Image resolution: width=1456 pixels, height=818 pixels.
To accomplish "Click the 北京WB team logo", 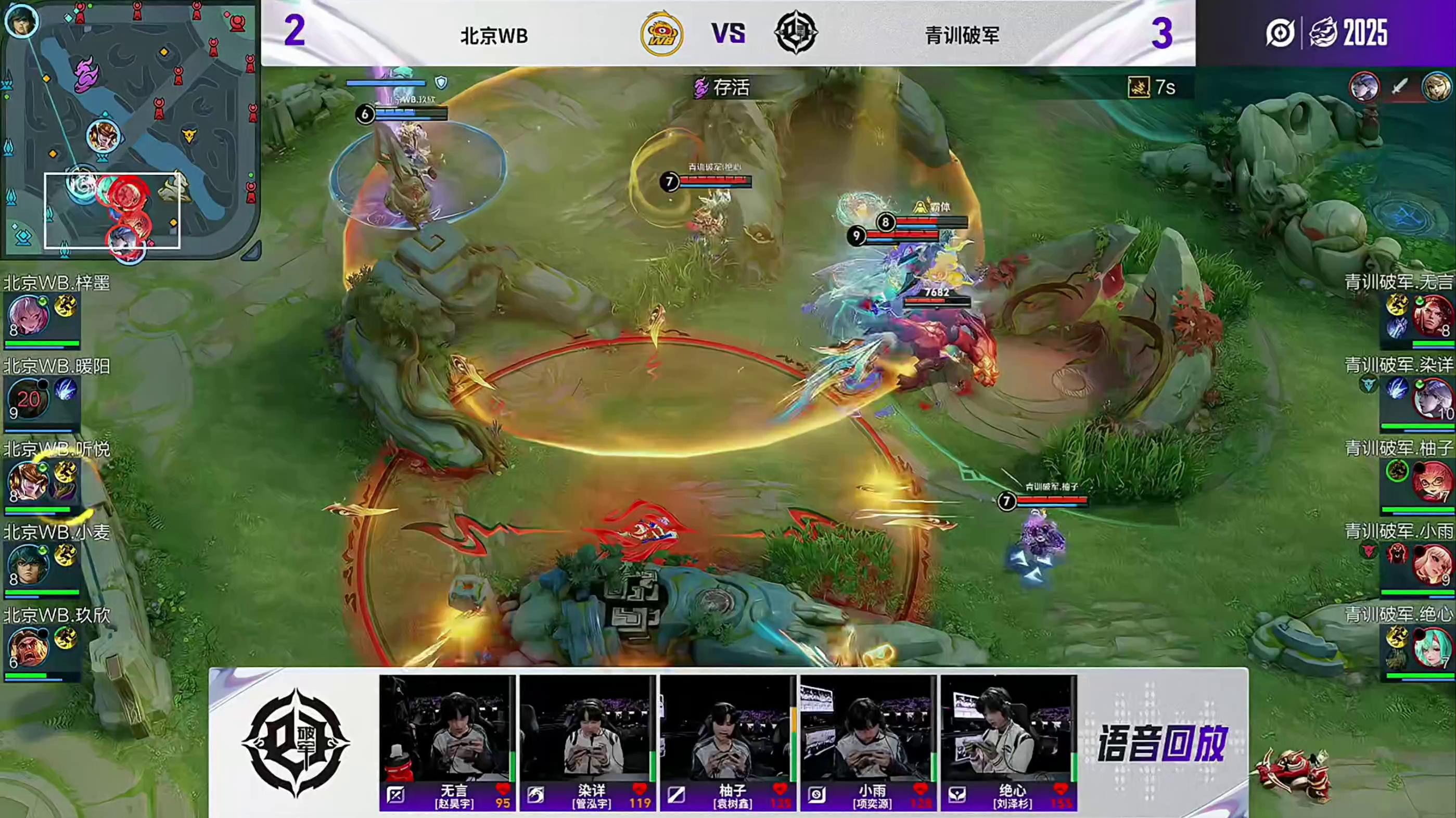I will click(661, 34).
